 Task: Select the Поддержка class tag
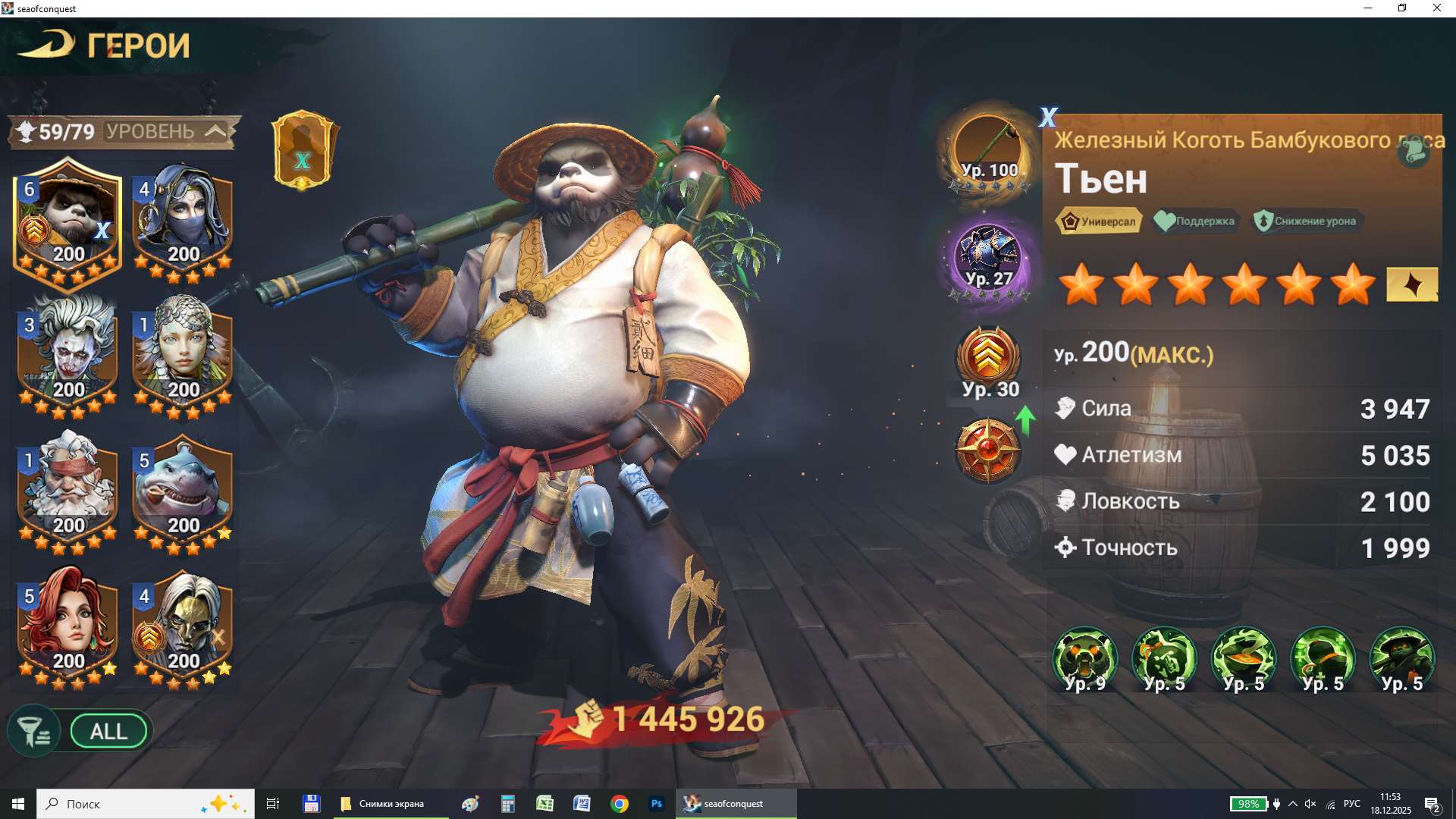(x=1197, y=221)
